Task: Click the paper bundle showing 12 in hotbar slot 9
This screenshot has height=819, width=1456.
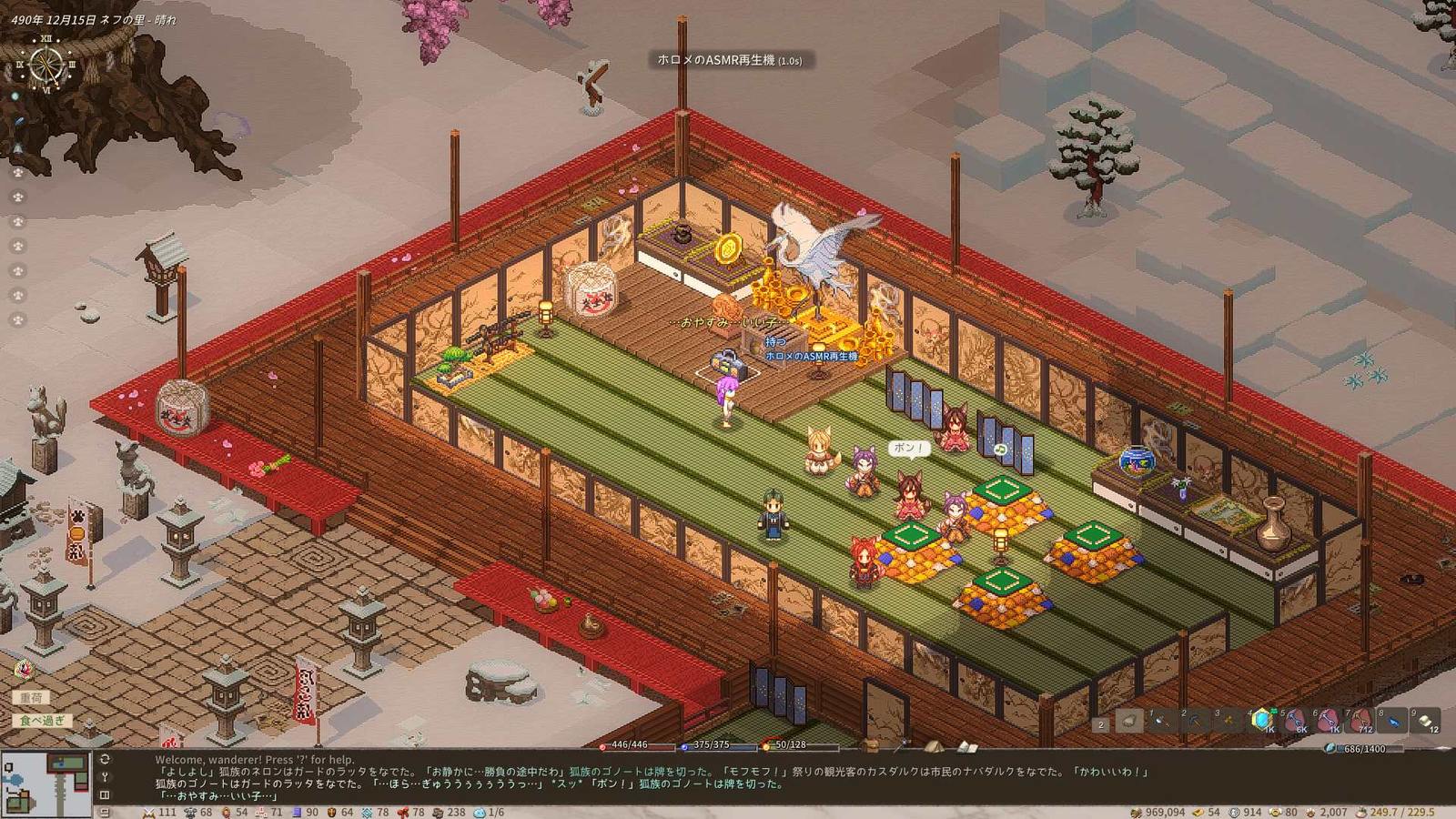Action: tap(1424, 722)
